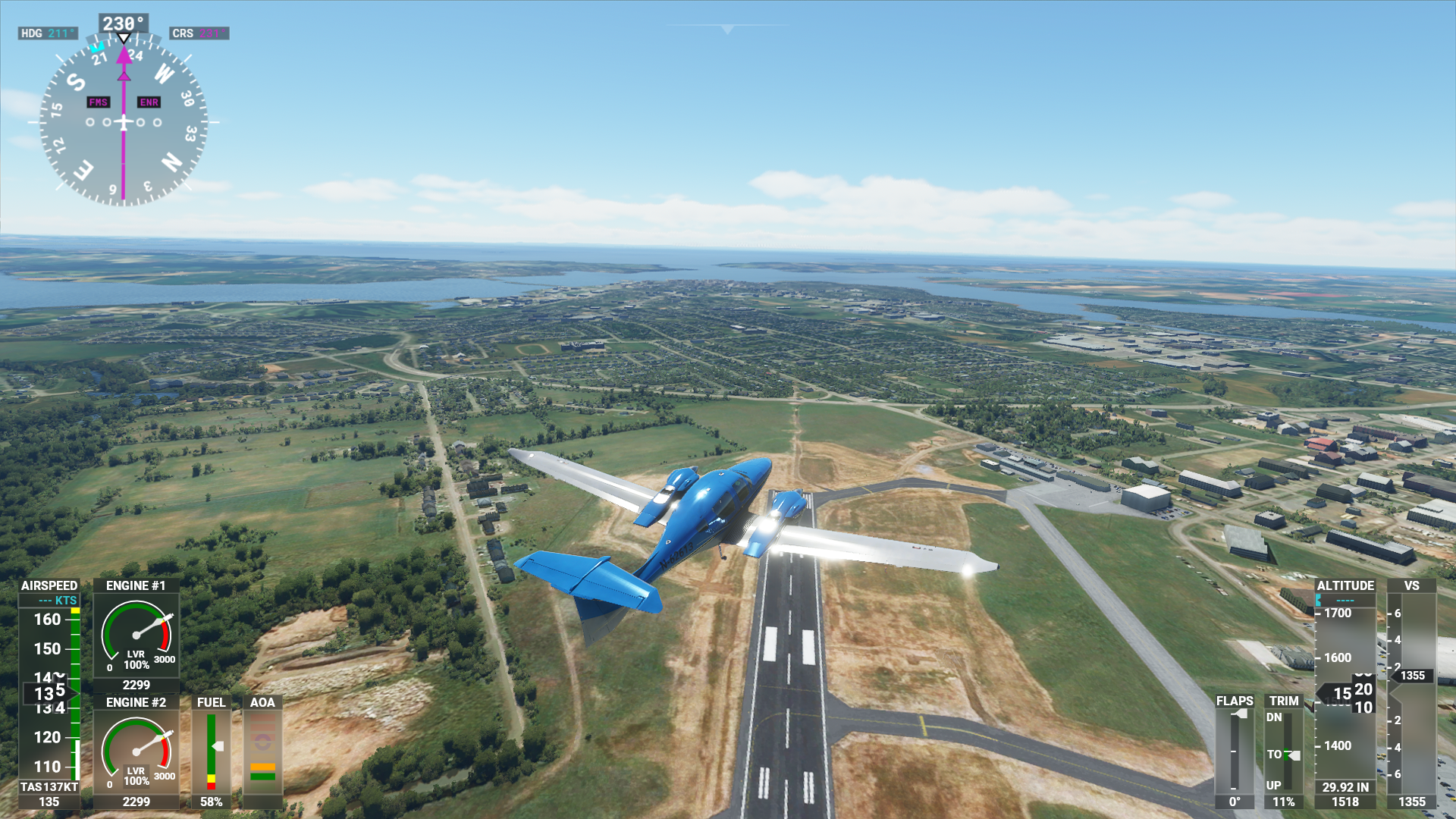1456x819 pixels.
Task: Open the toolbar handle at top center
Action: (x=727, y=30)
